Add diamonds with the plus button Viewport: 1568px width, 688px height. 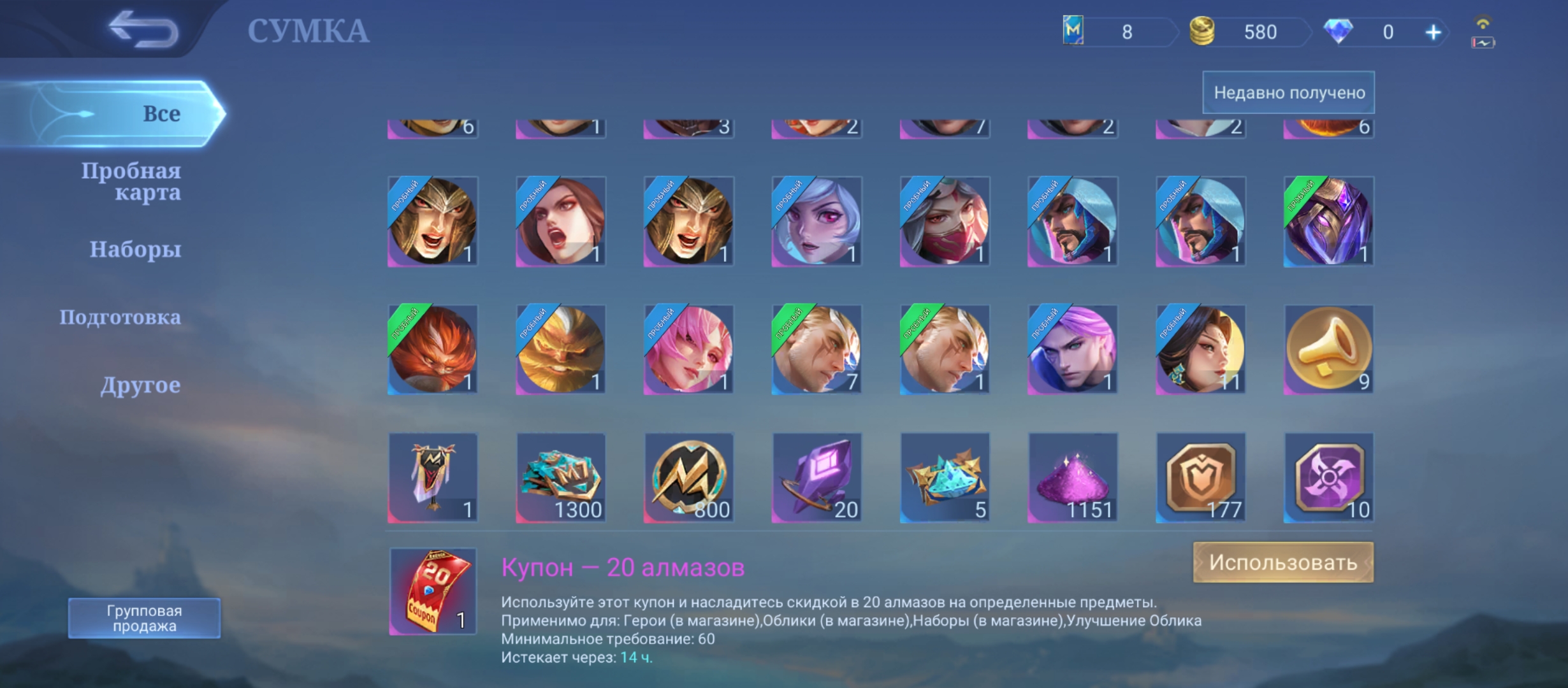point(1433,32)
